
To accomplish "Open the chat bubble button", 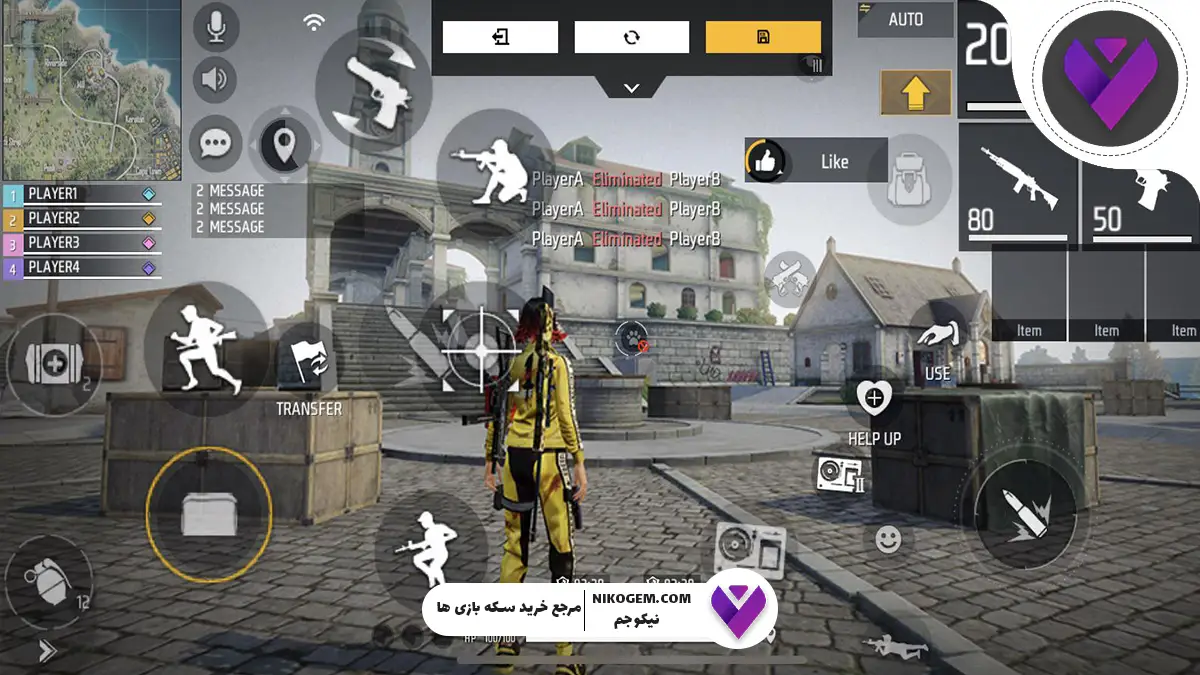I will (215, 144).
